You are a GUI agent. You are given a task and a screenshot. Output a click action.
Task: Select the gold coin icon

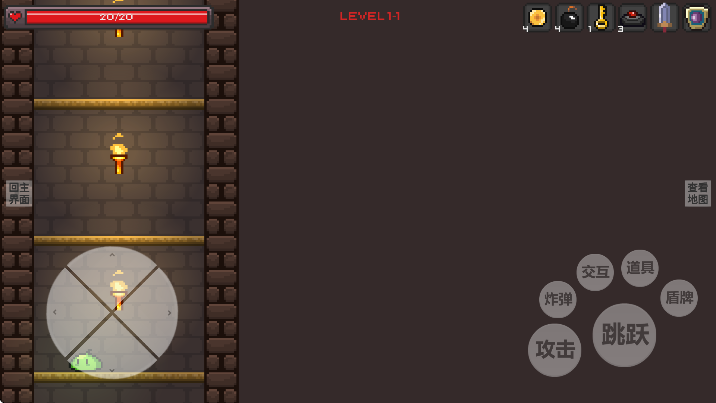click(538, 17)
